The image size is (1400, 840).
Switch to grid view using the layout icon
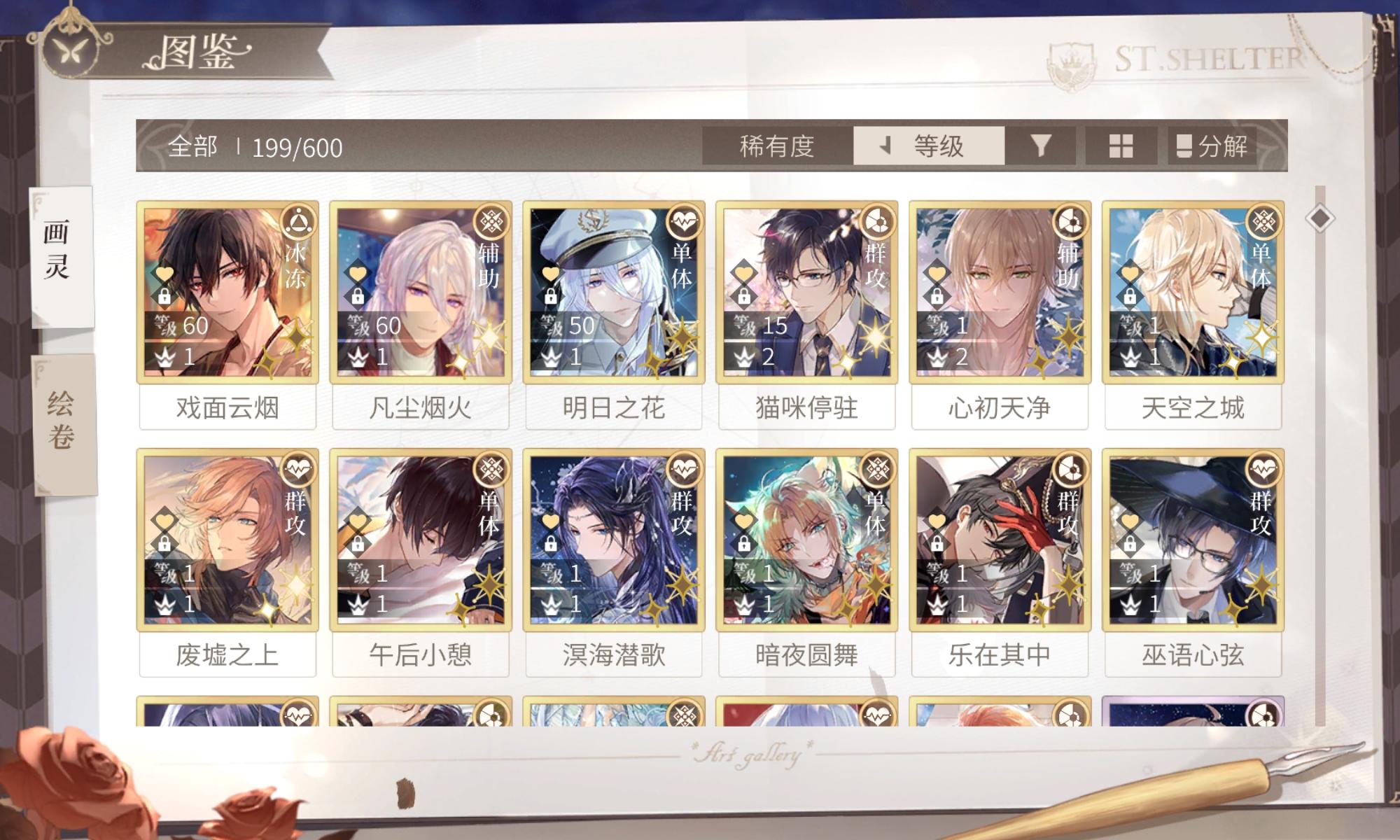1121,147
